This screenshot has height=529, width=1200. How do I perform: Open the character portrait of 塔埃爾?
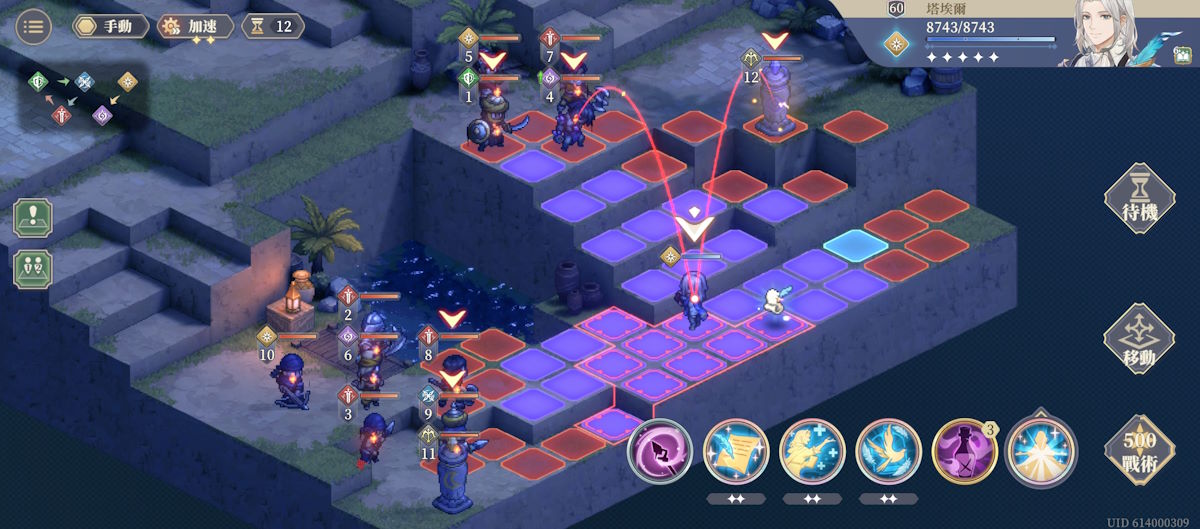1110,32
